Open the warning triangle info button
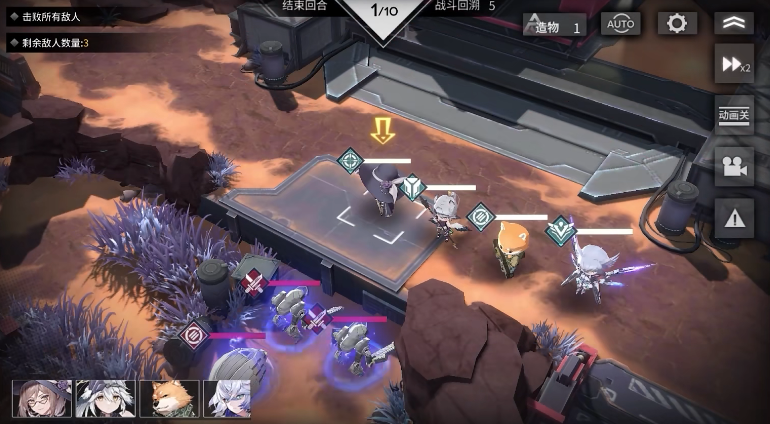The height and width of the screenshot is (424, 770). [733, 217]
